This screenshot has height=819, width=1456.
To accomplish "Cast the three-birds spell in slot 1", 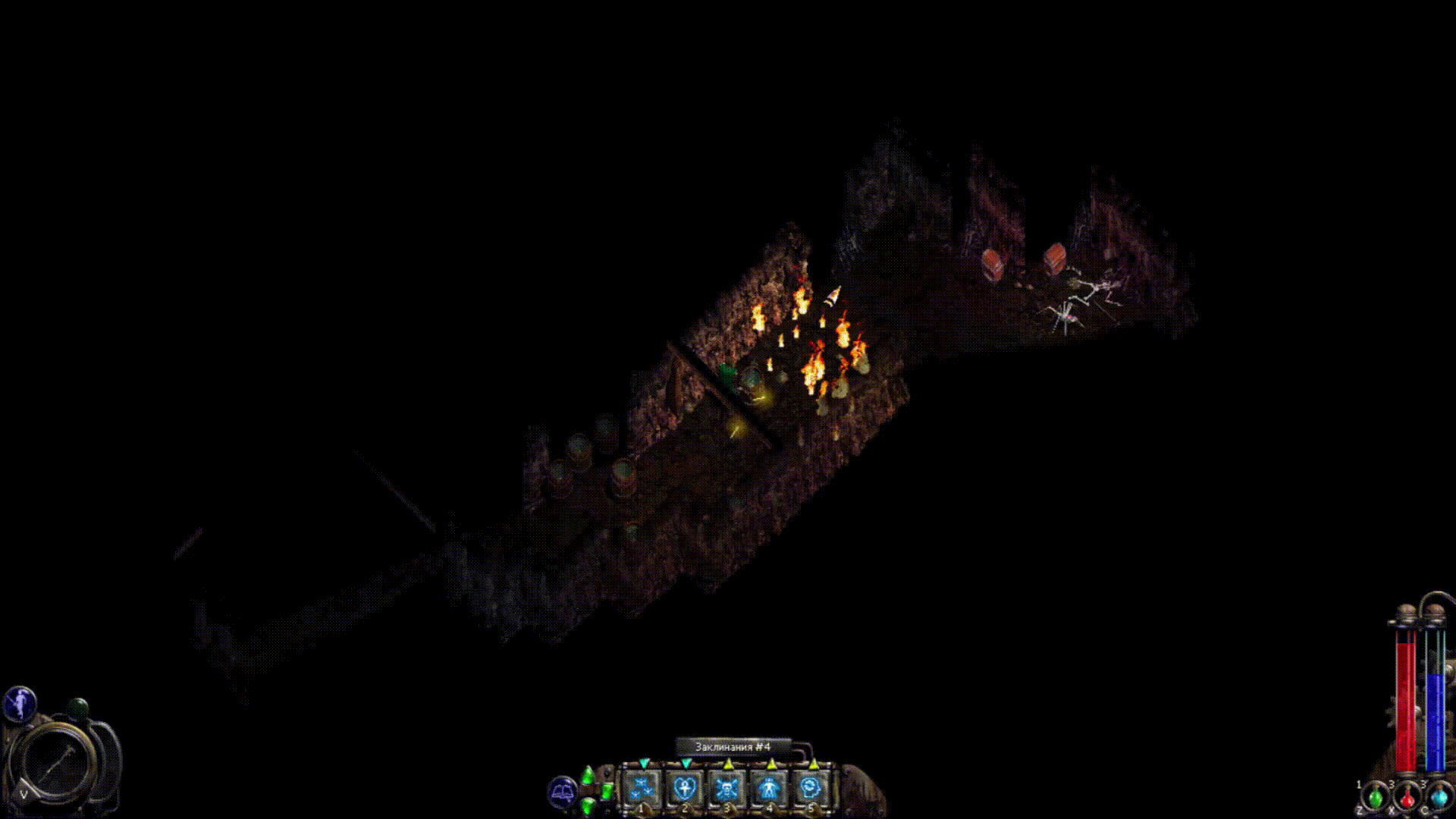I will [x=643, y=789].
